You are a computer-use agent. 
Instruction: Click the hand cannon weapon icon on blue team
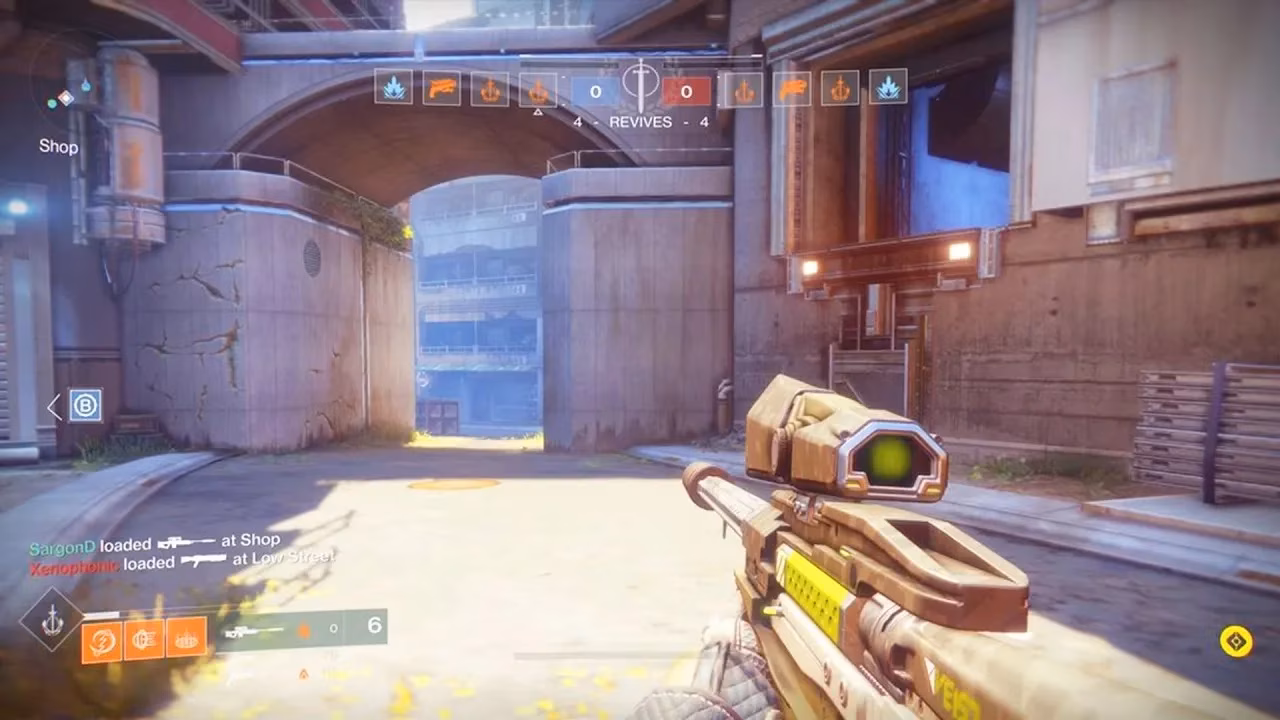click(440, 89)
